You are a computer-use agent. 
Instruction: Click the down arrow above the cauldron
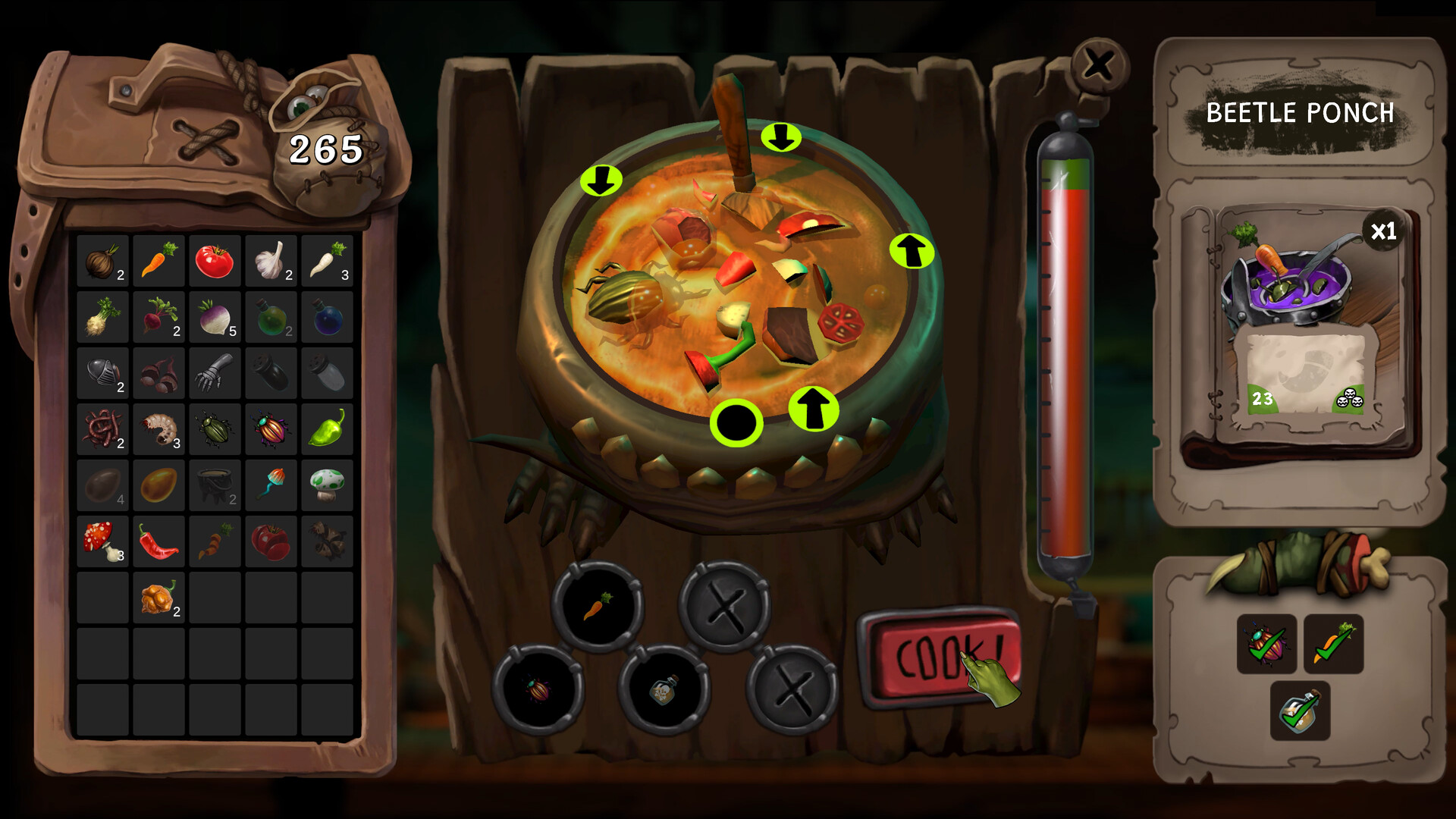780,138
